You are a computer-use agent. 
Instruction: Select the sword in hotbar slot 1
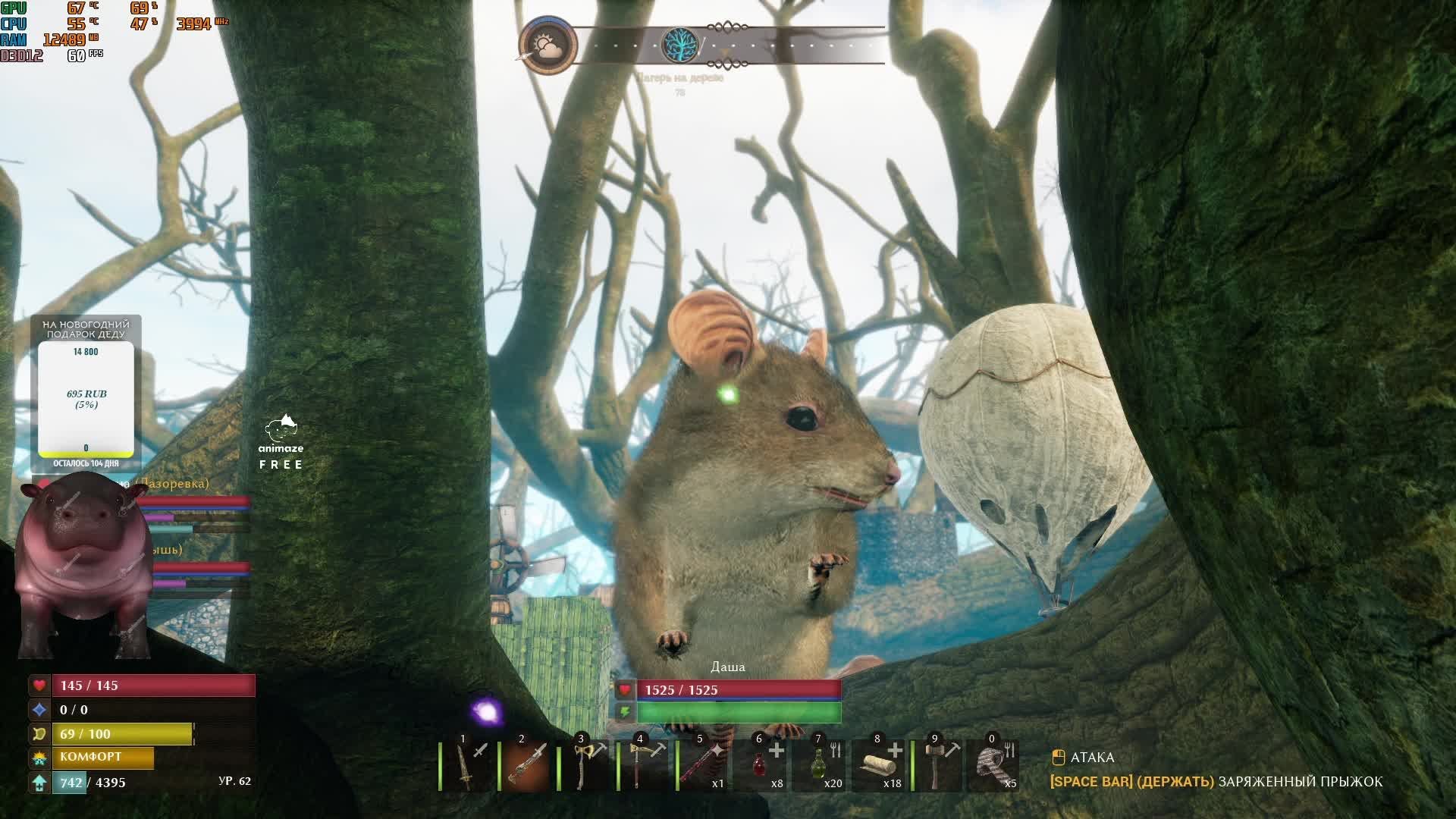[467, 766]
